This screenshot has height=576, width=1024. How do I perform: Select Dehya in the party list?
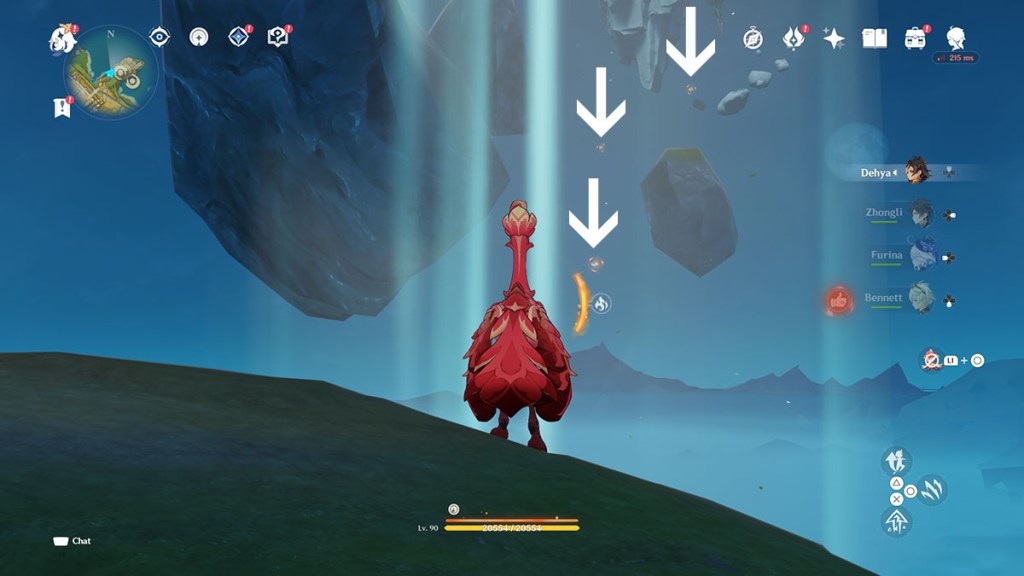[x=918, y=171]
